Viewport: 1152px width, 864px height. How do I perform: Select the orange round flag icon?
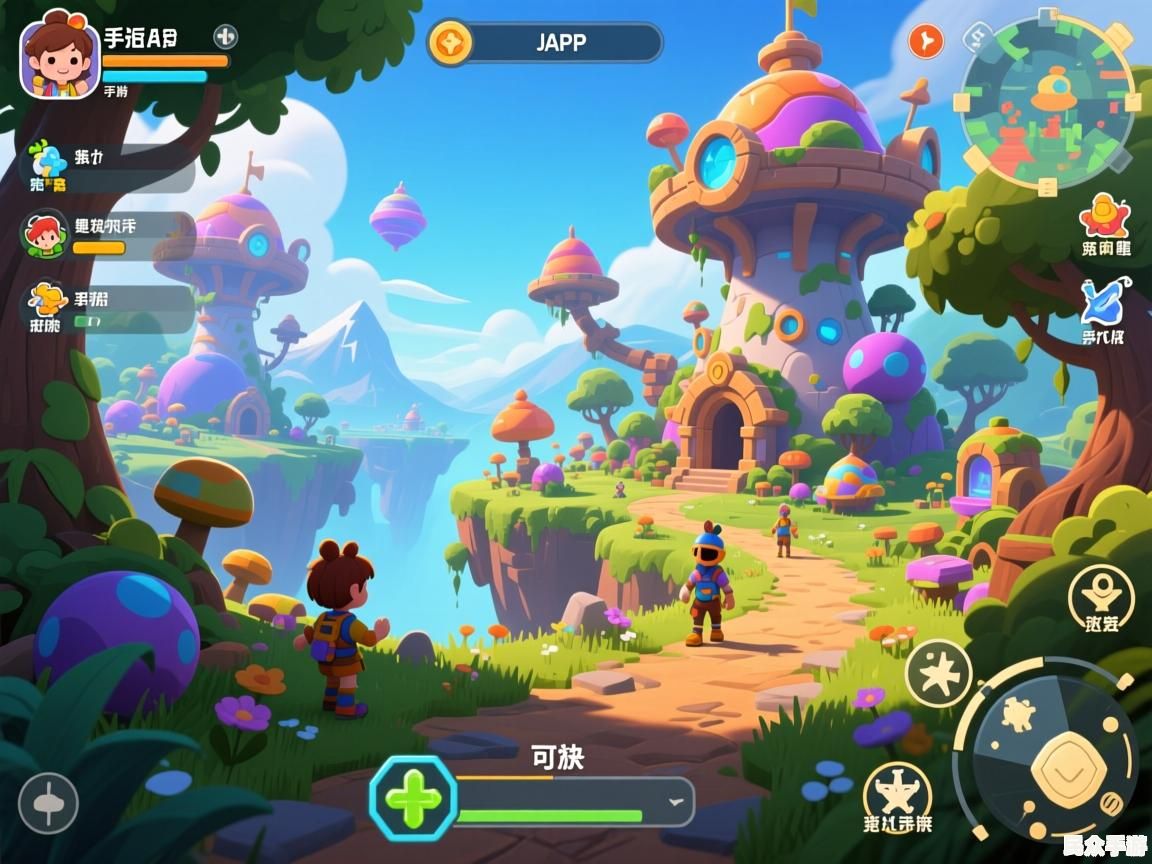pyautogui.click(x=926, y=42)
